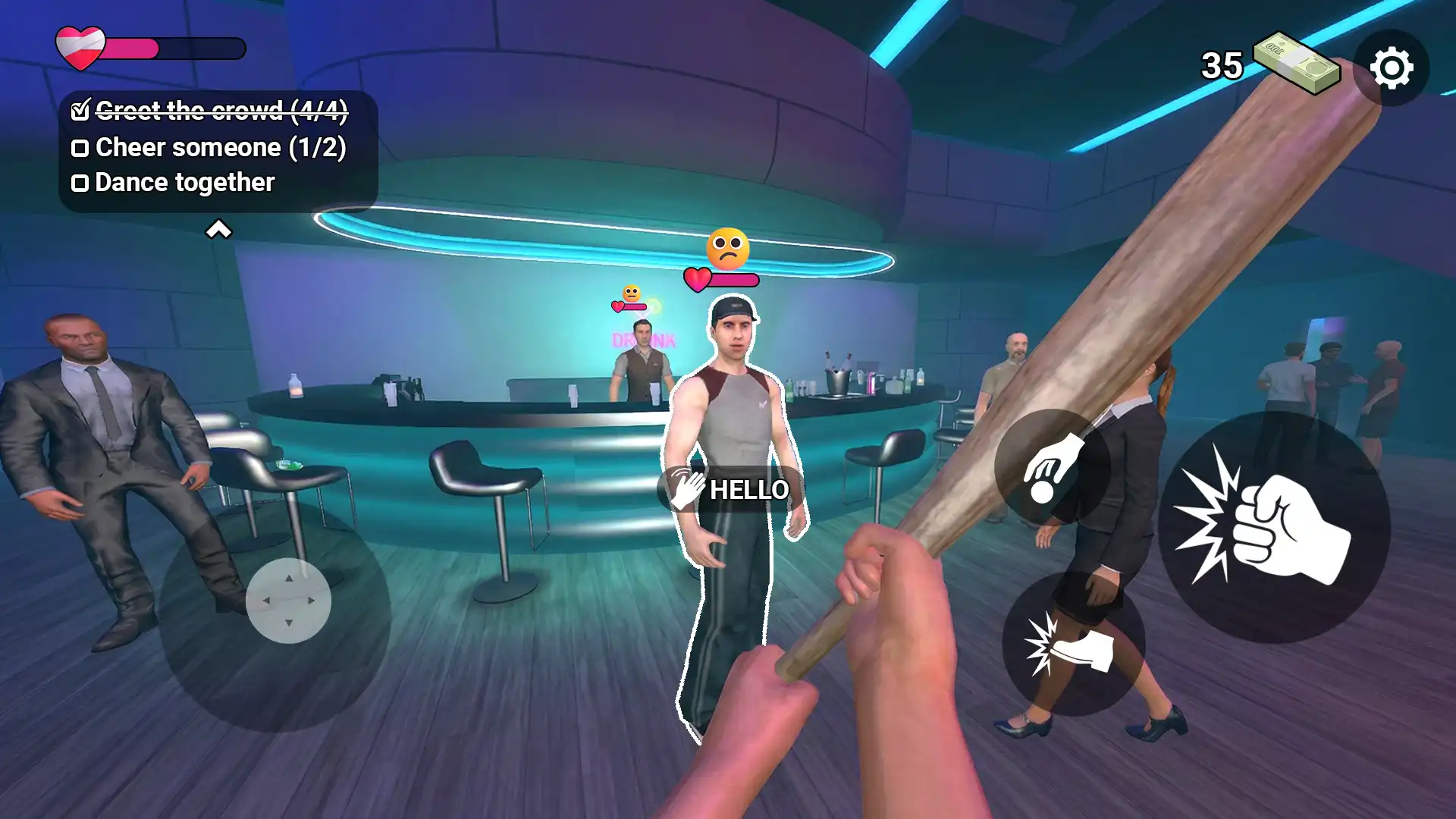
Task: Select the Cheer someone objective
Action: tap(209, 147)
